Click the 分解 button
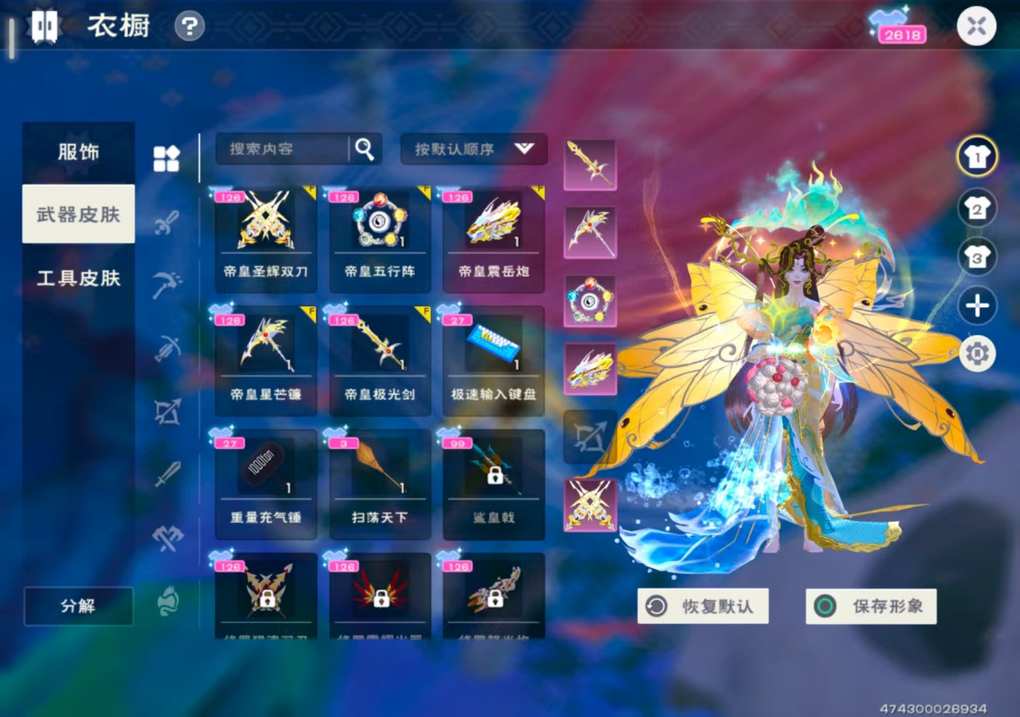 click(x=78, y=606)
